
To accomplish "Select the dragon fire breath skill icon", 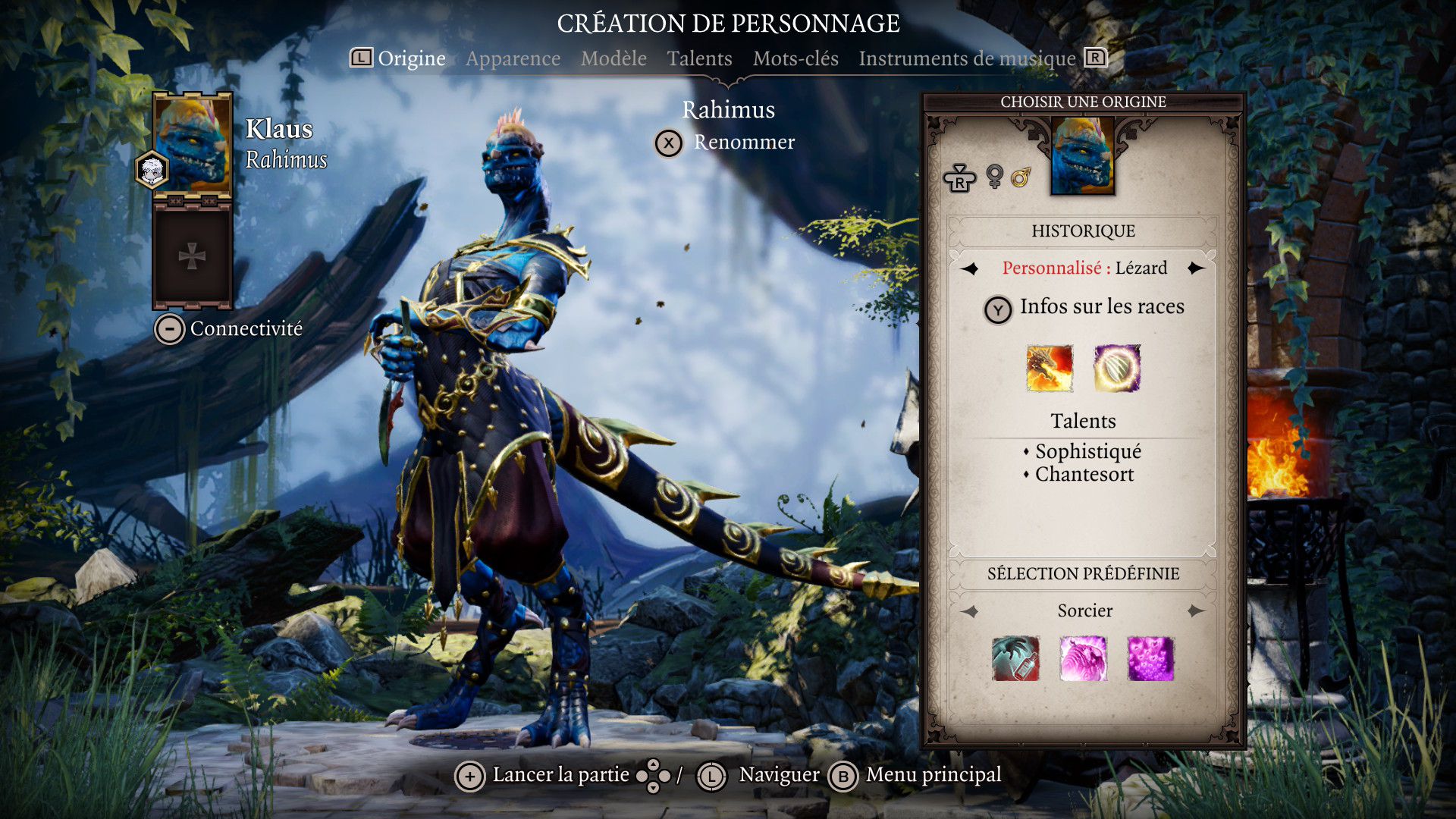I will pyautogui.click(x=1050, y=369).
